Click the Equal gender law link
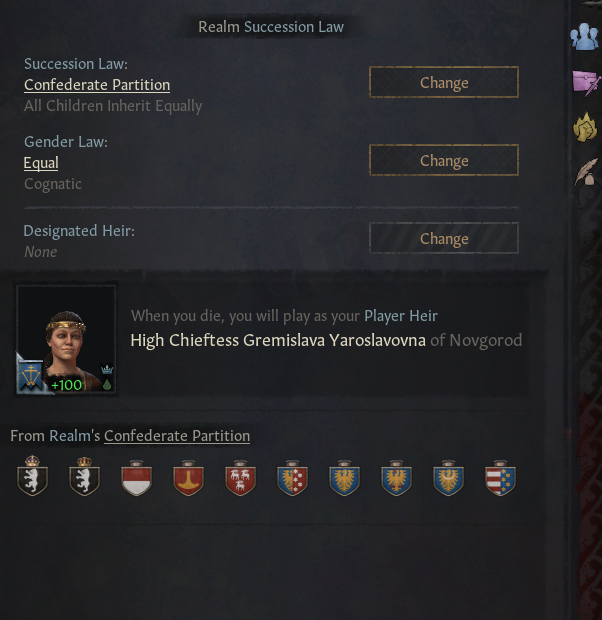 (41, 163)
